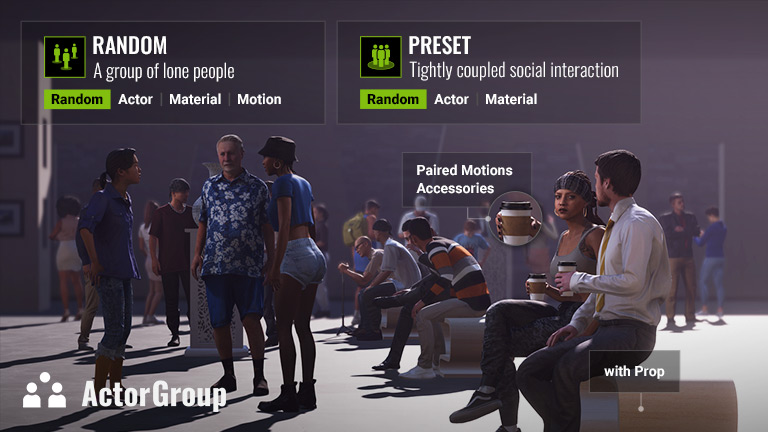Click the PRESET social group icon
This screenshot has height=432, width=768.
click(381, 57)
